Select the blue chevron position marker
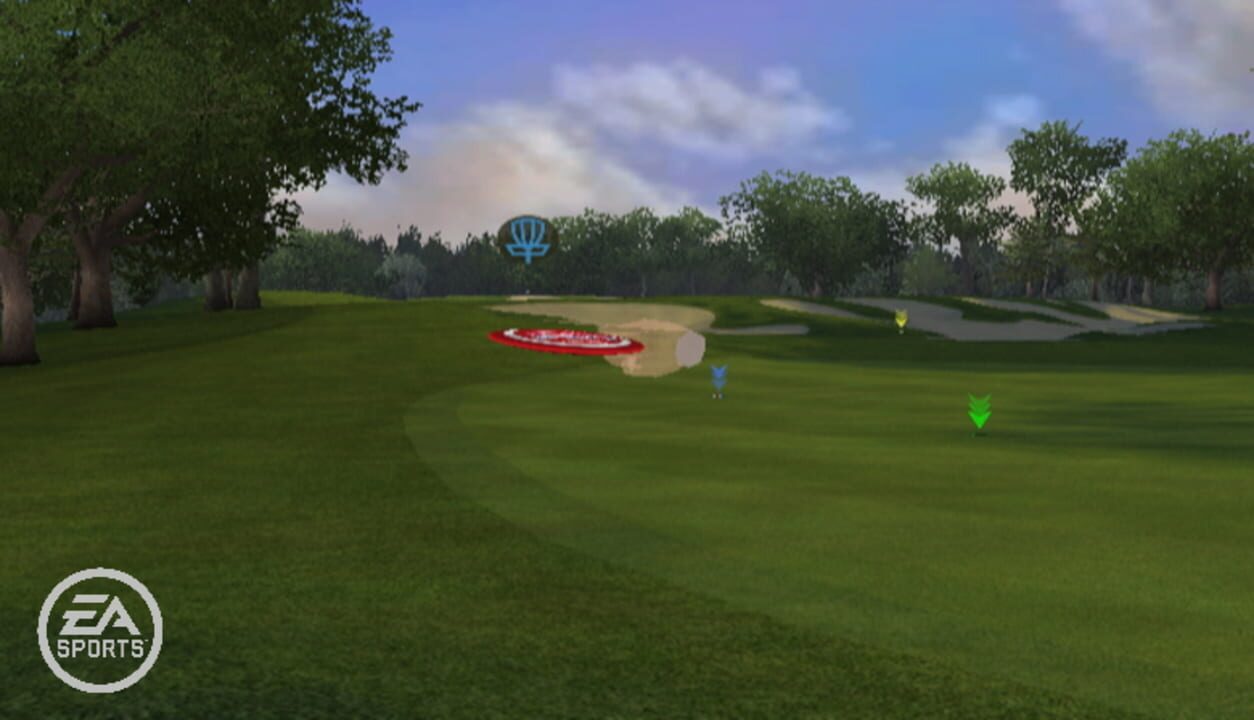The image size is (1254, 720). (x=718, y=379)
